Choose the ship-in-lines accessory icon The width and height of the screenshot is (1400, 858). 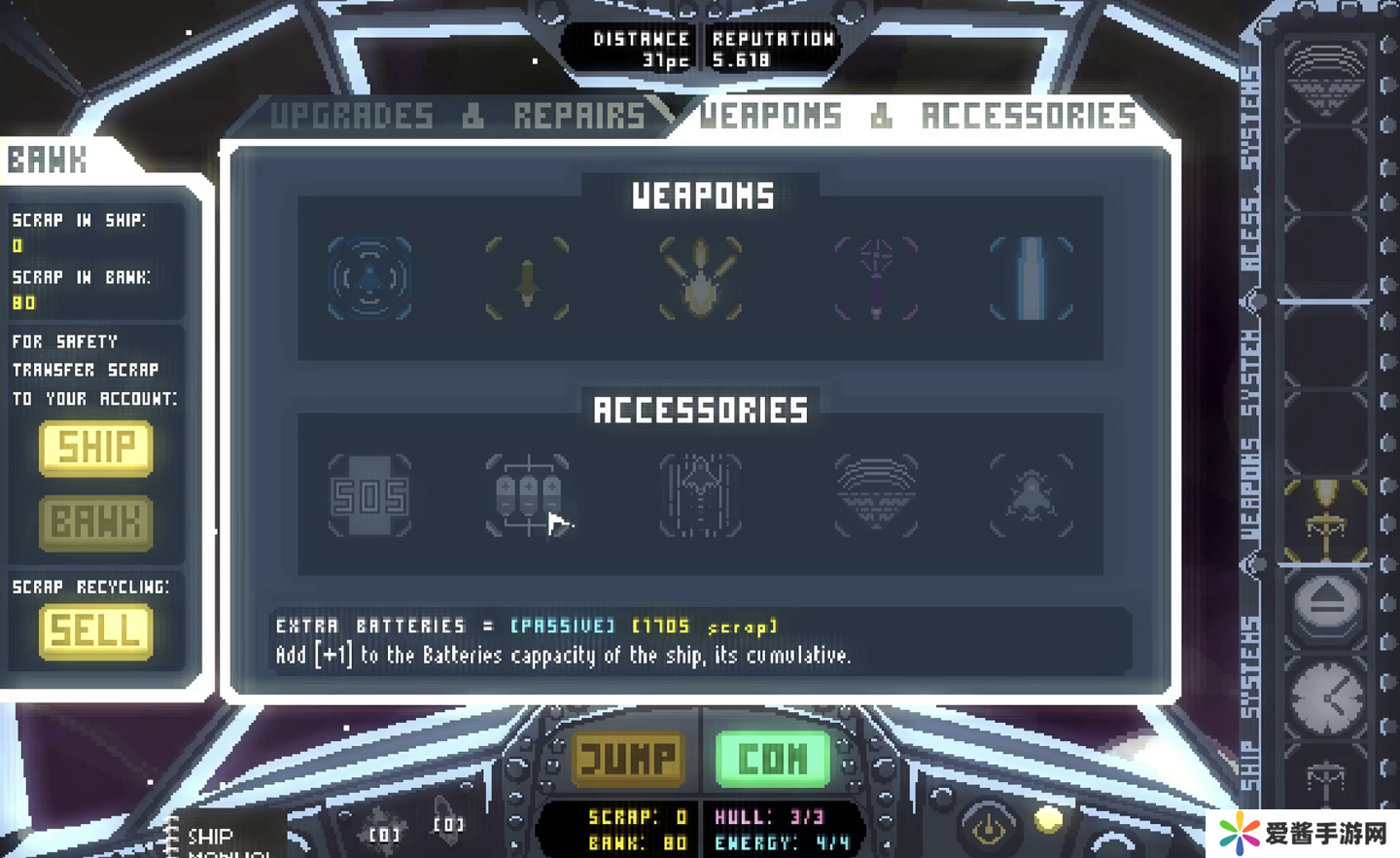coord(700,496)
